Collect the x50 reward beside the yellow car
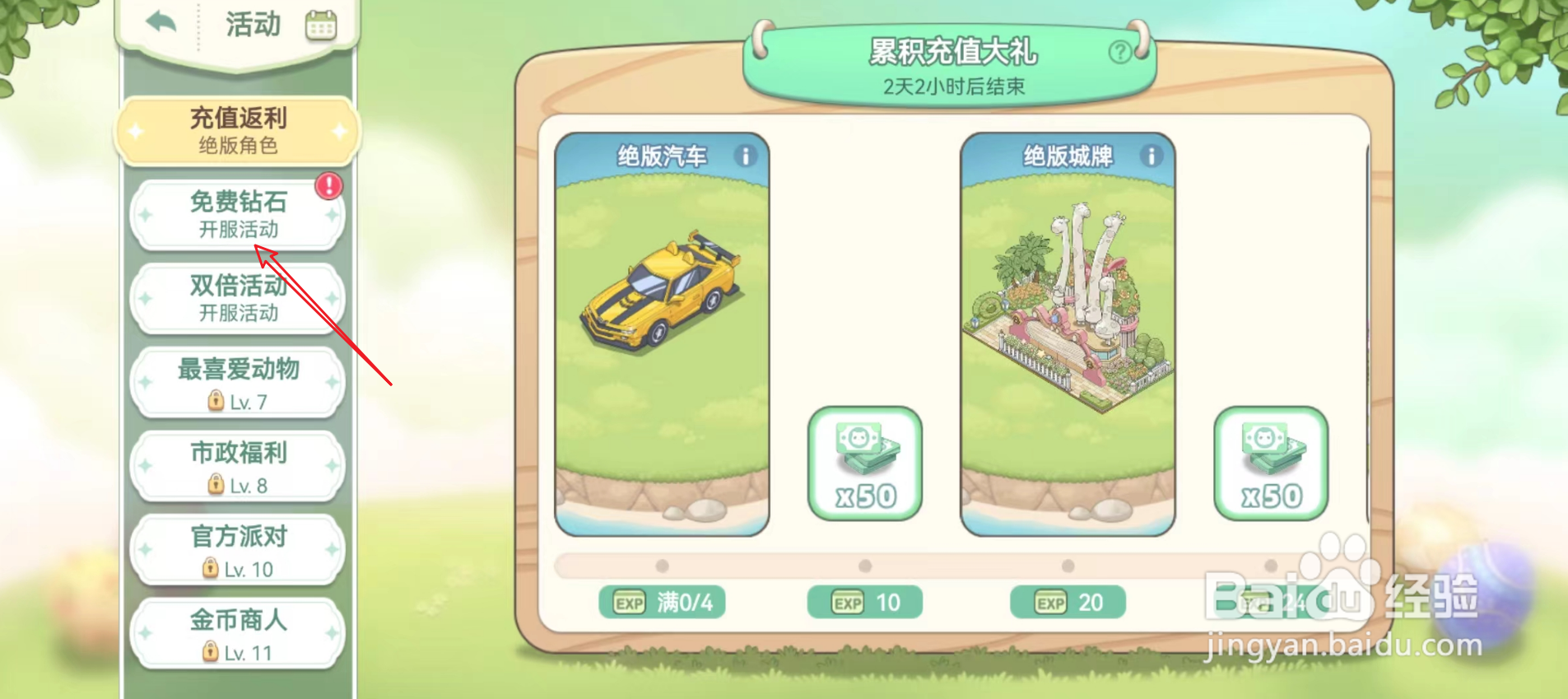This screenshot has width=1568, height=699. (x=865, y=464)
